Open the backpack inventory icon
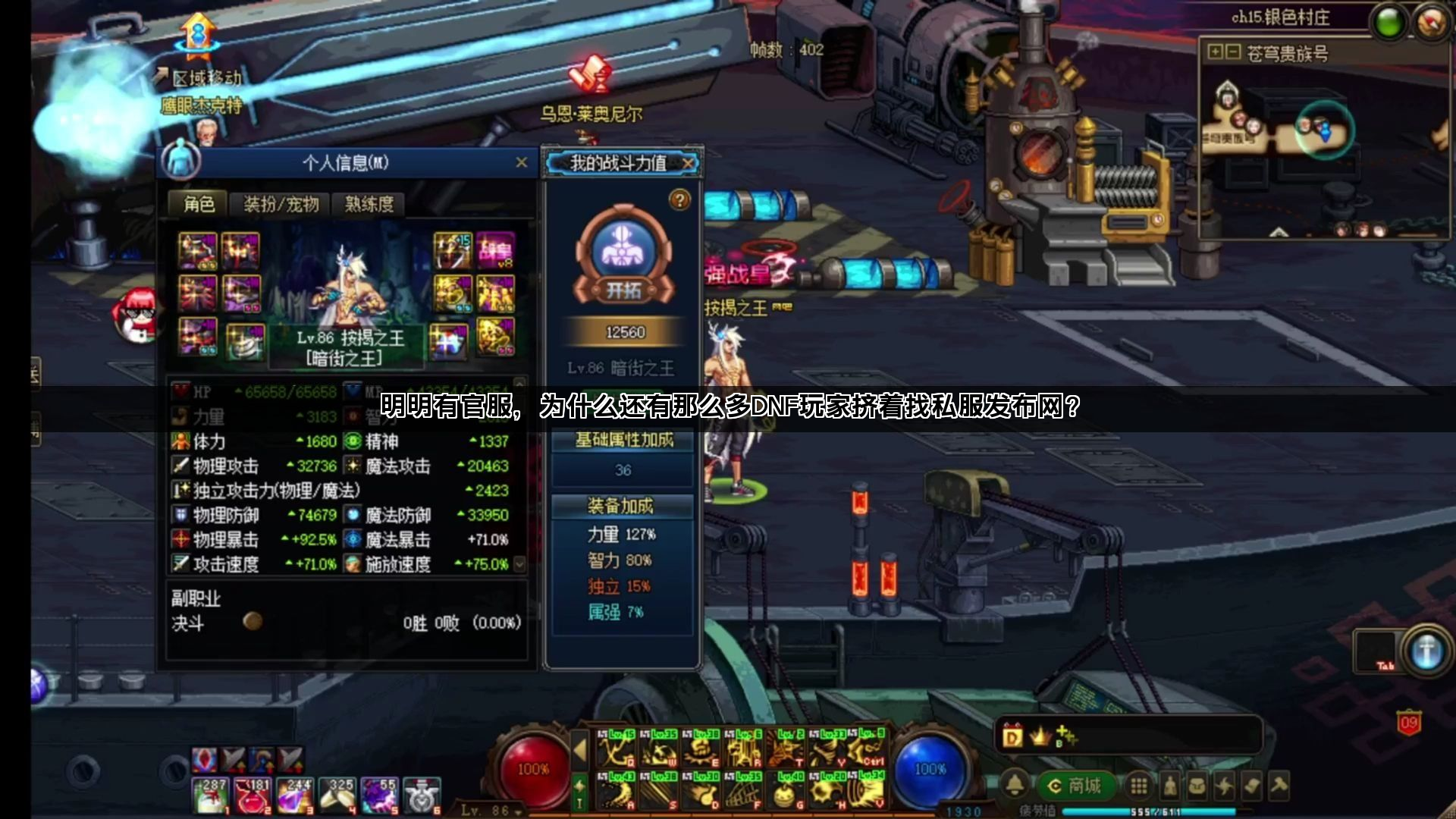The image size is (1456, 819). 1197,786
